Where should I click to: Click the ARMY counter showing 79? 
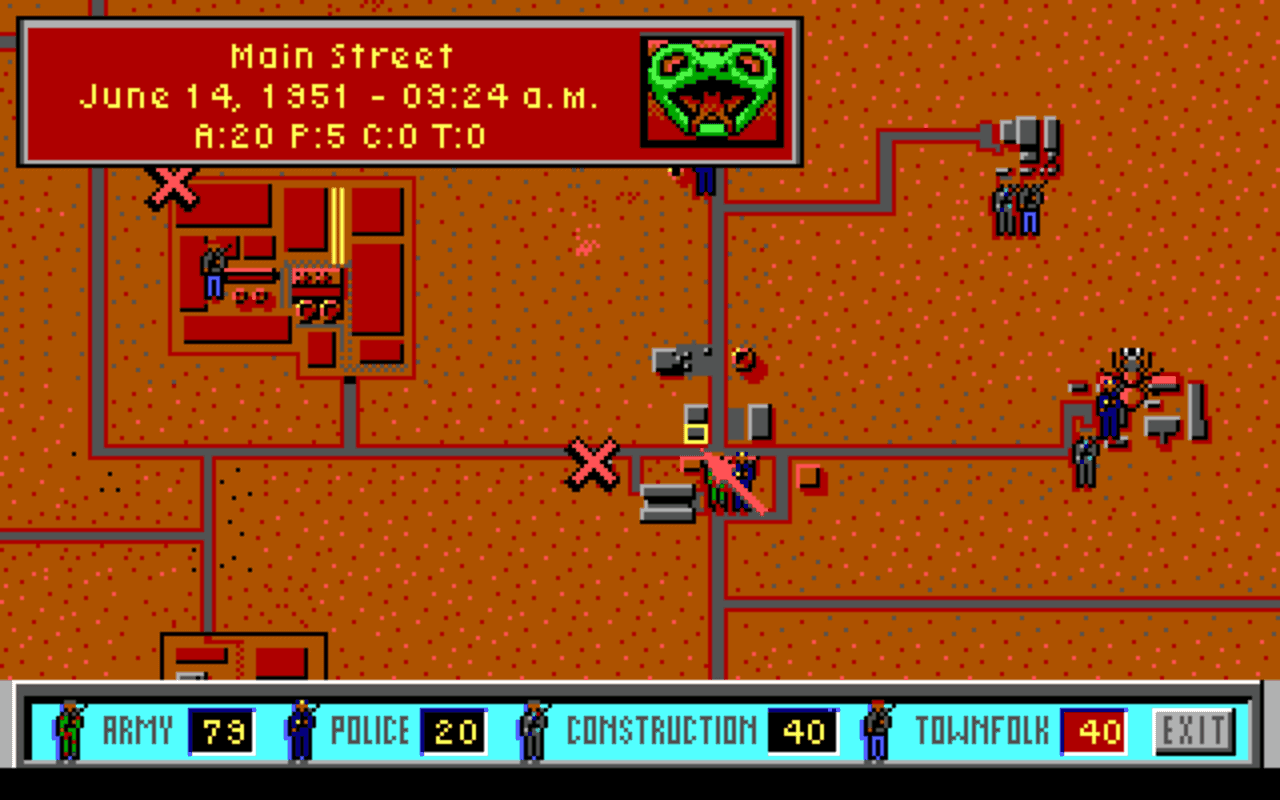click(x=221, y=731)
